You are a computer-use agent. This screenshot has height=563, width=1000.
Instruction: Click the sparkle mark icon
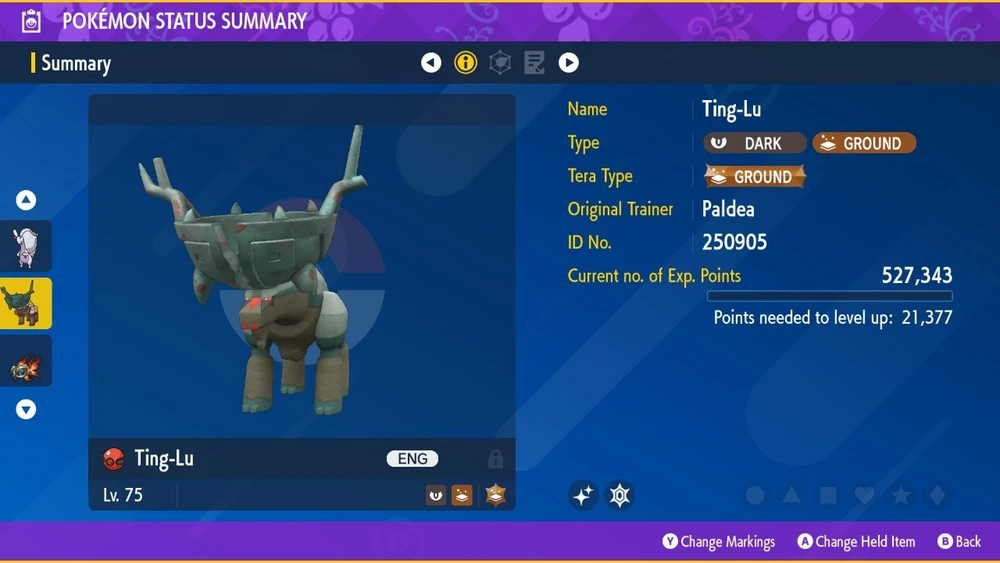(584, 495)
